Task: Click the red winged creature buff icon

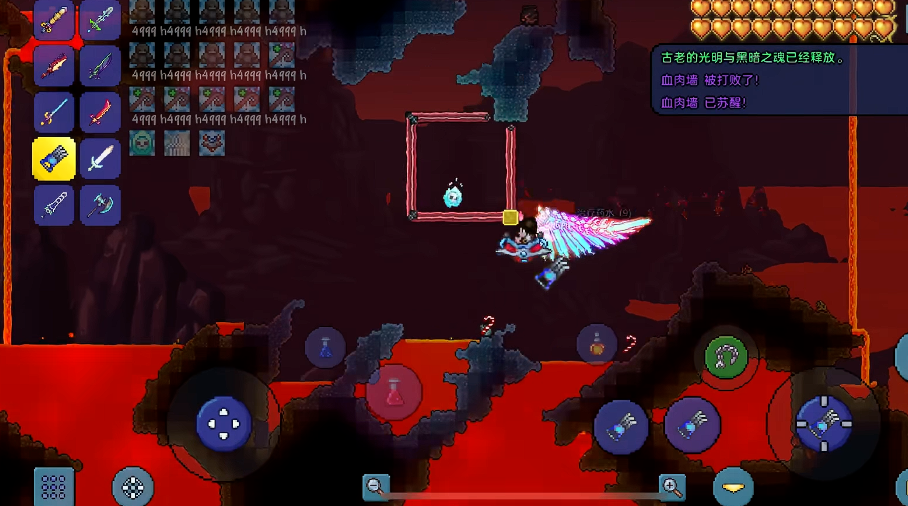Action: pos(211,143)
